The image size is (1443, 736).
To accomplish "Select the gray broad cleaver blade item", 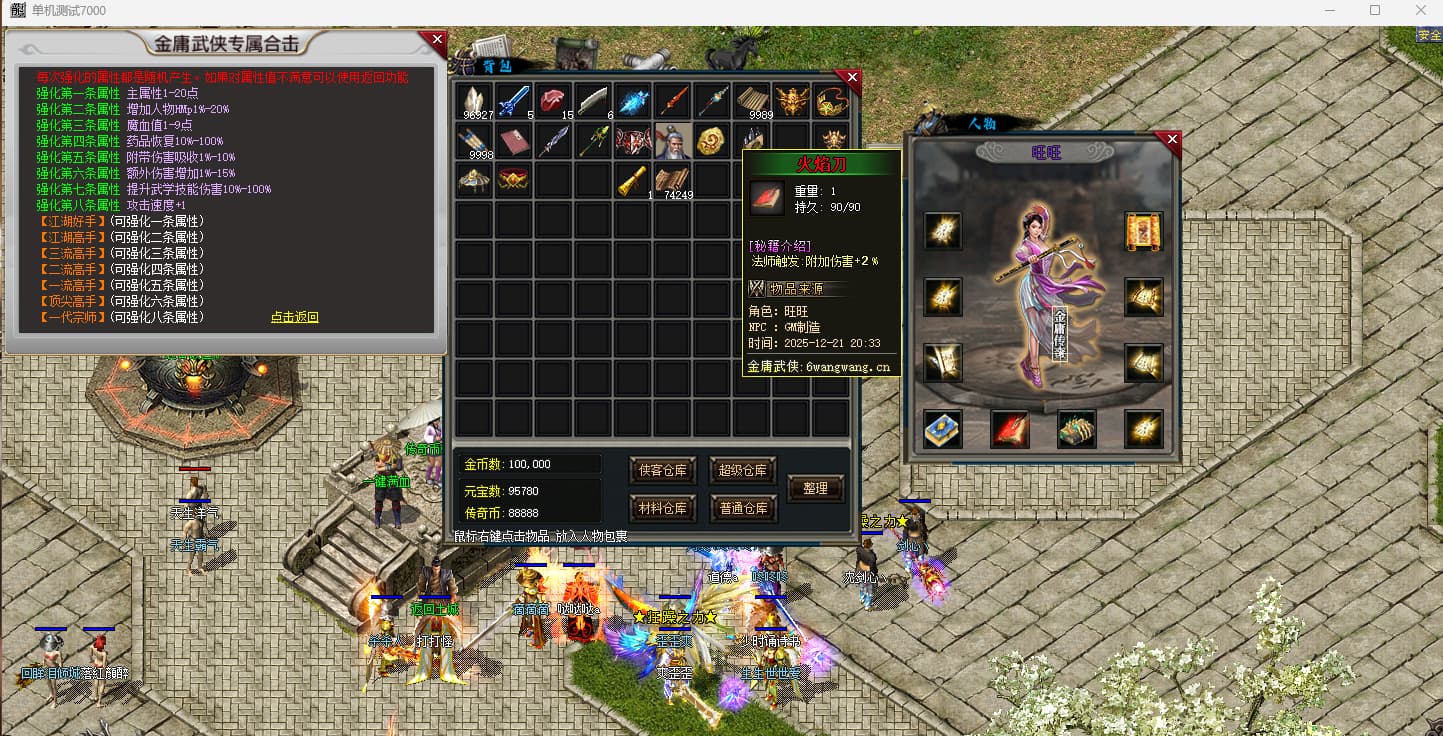I will 593,101.
